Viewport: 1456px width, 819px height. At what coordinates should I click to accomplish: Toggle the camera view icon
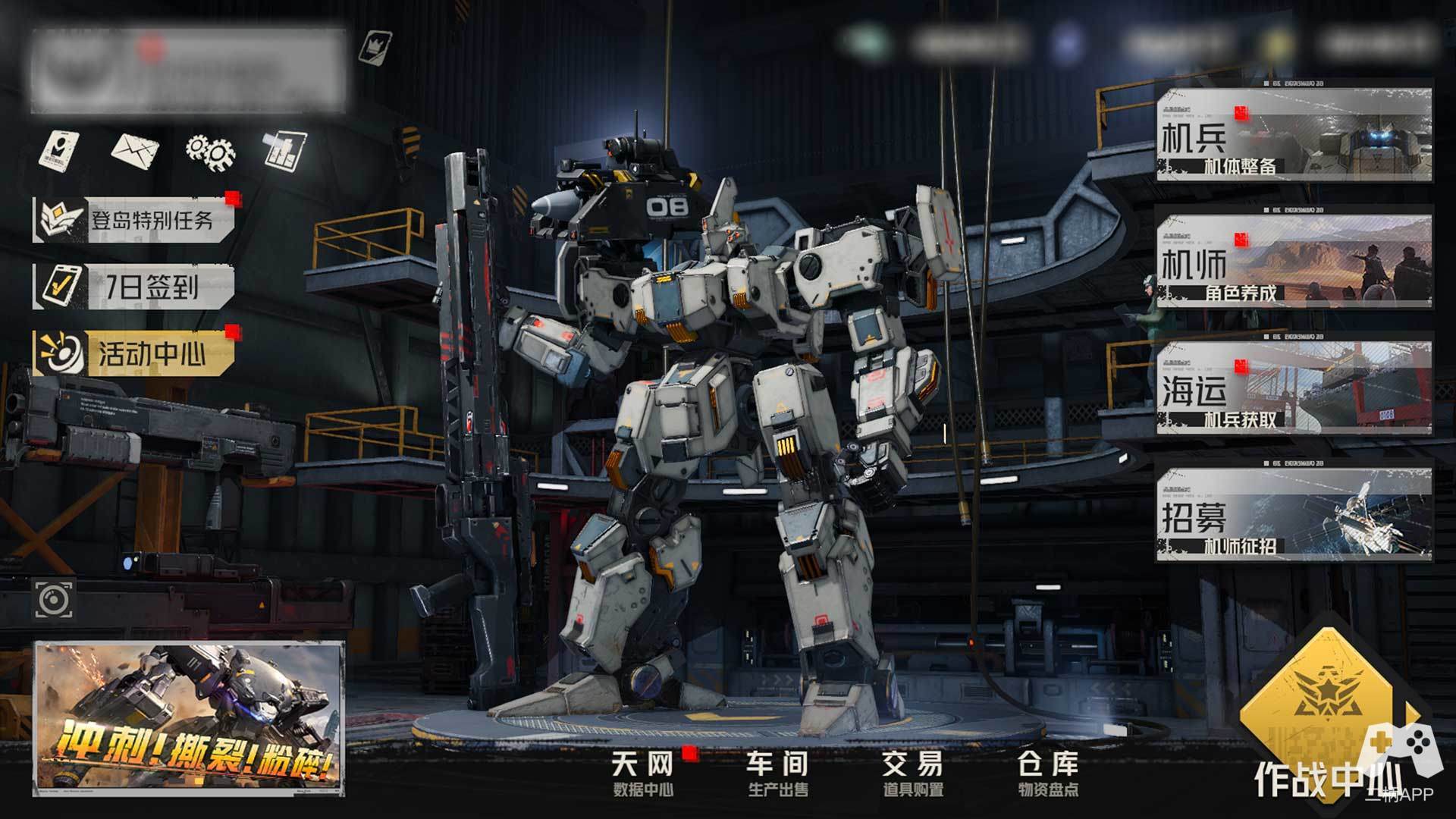click(x=54, y=601)
